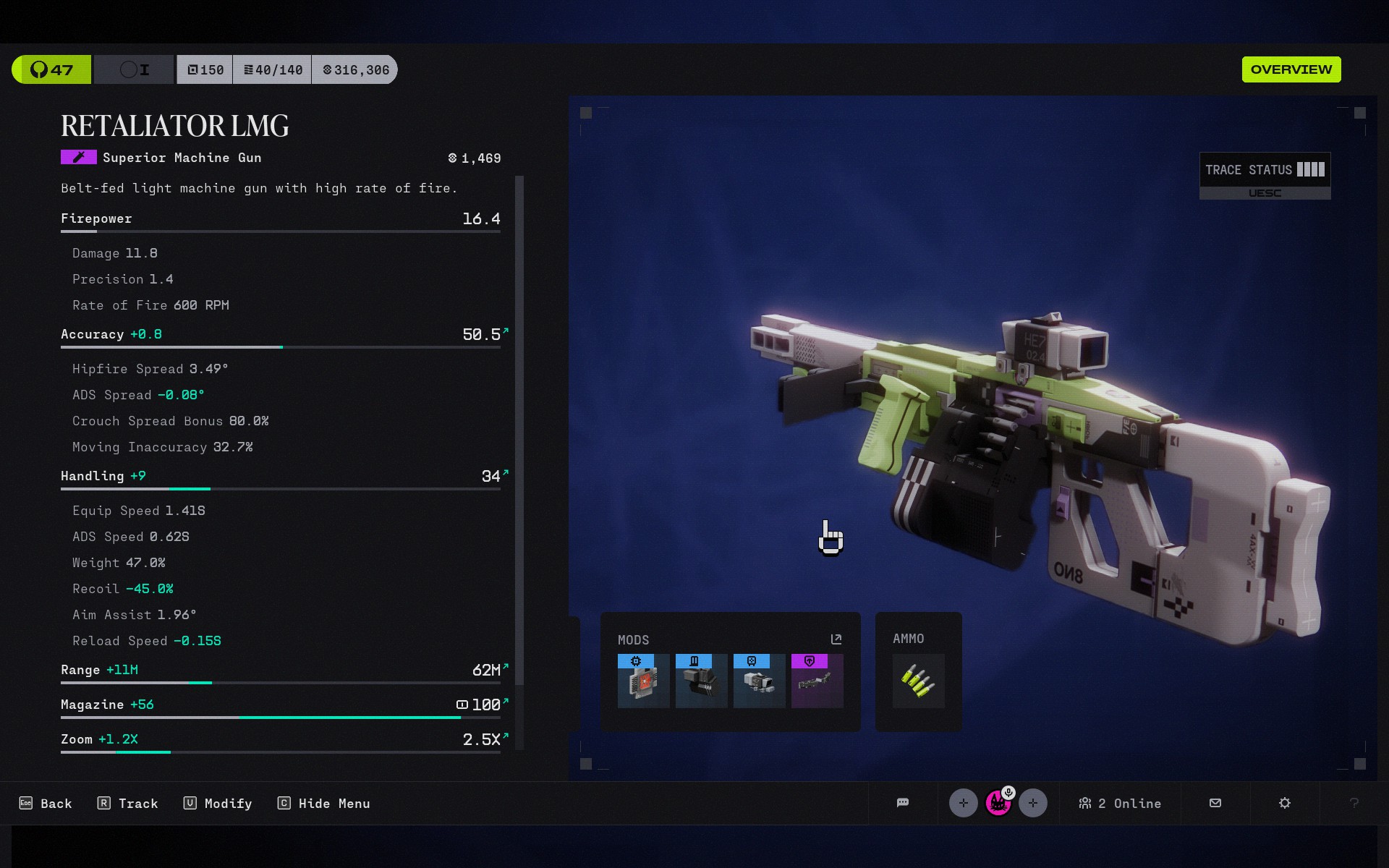Open the Overview button
This screenshot has width=1389, height=868.
point(1291,69)
